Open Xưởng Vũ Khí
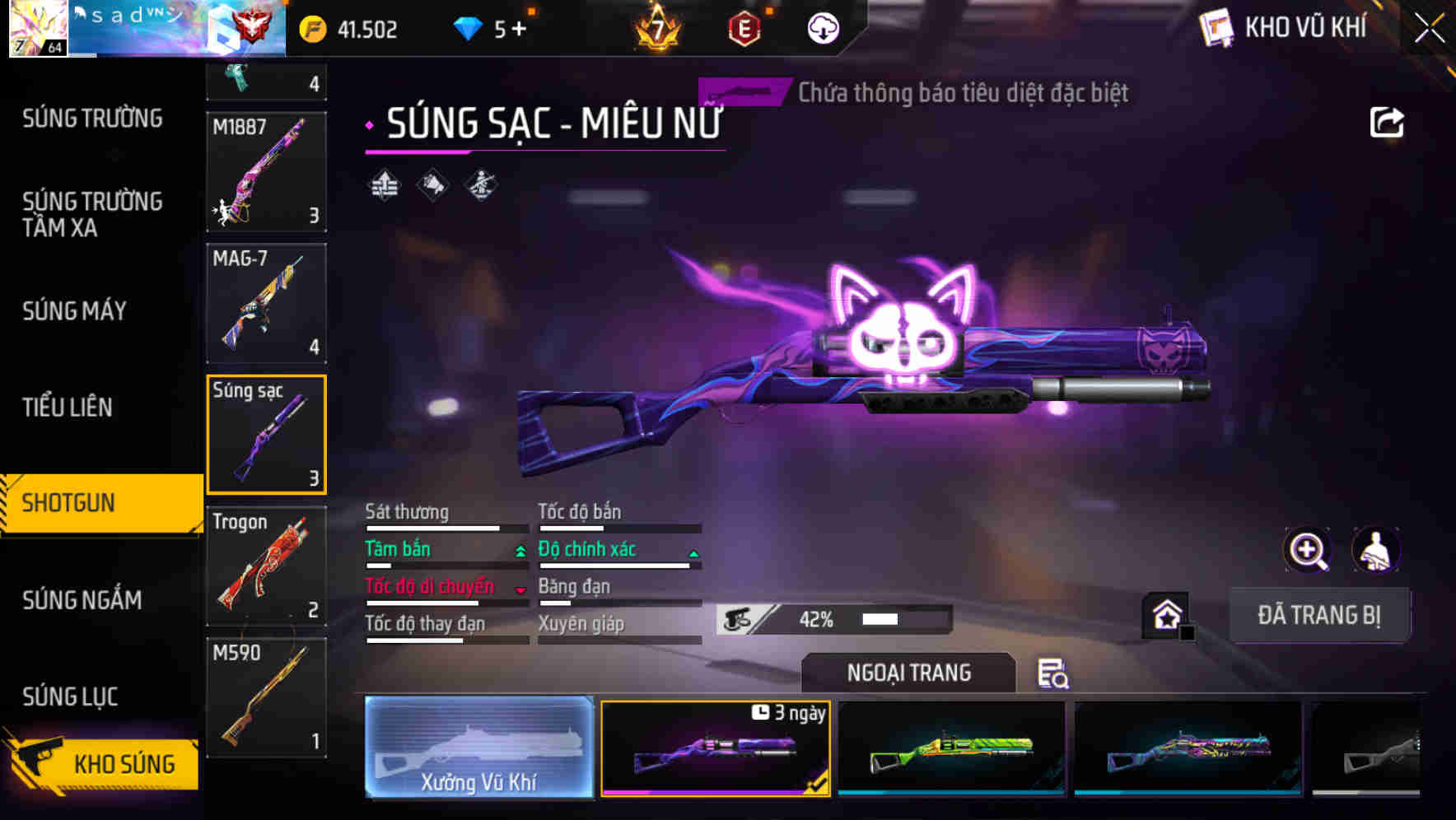The height and width of the screenshot is (820, 1456). pos(478,748)
